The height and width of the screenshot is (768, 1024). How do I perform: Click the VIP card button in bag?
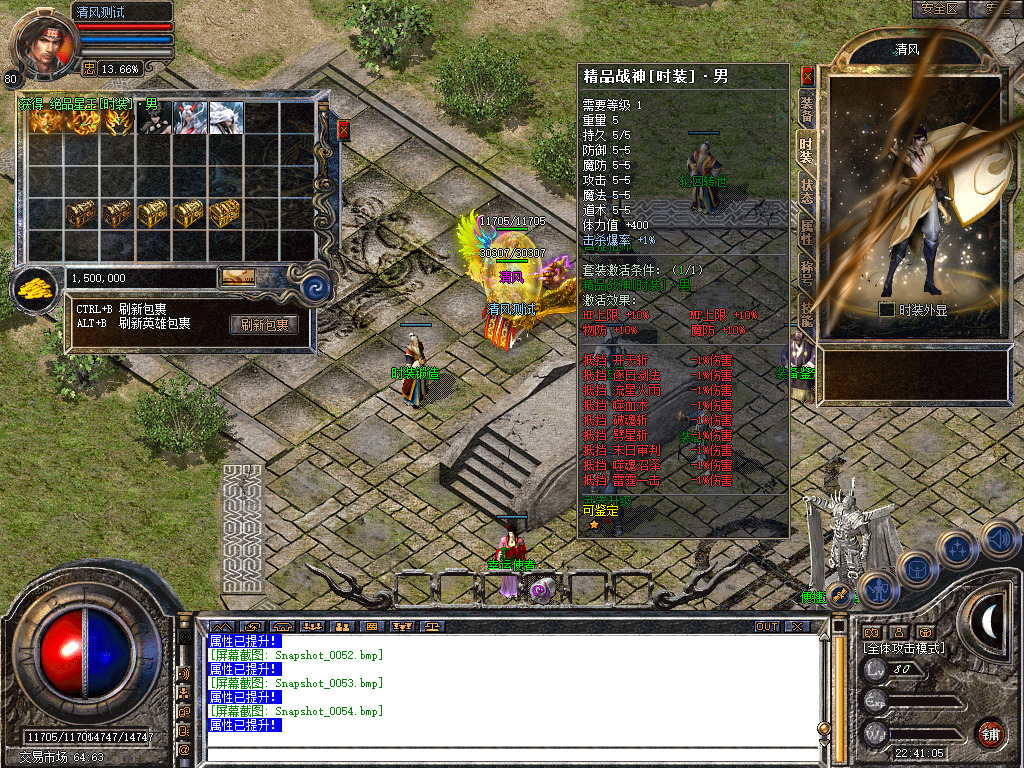(x=238, y=277)
